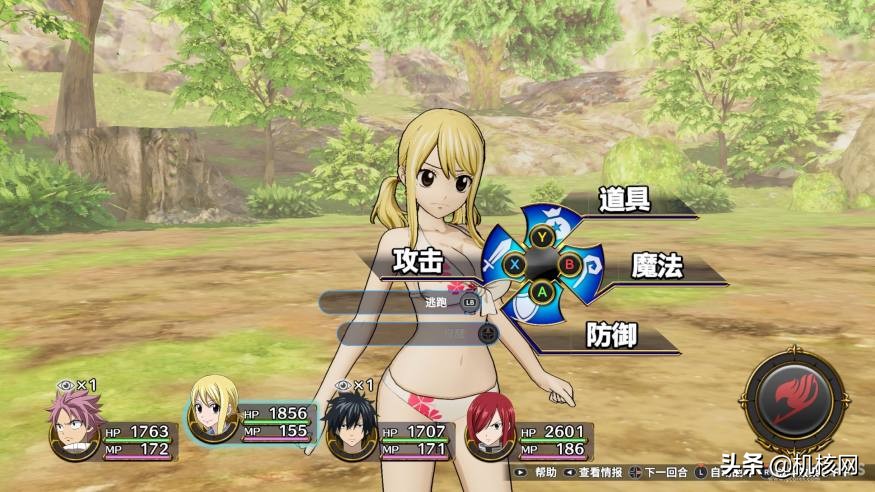Choose the 防御 (Defend) command
The image size is (875, 492).
coord(612,335)
